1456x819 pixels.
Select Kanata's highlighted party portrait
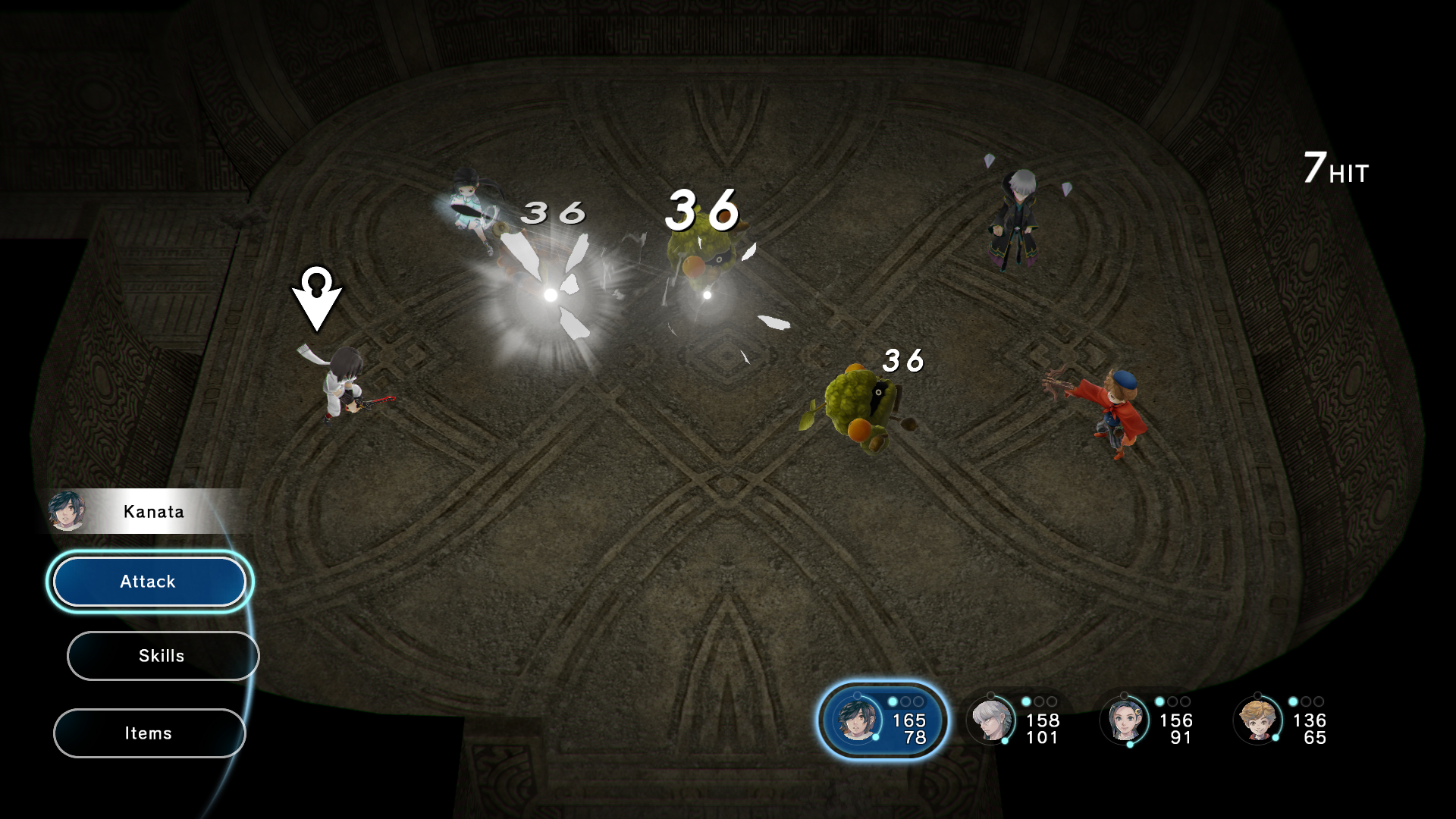858,720
